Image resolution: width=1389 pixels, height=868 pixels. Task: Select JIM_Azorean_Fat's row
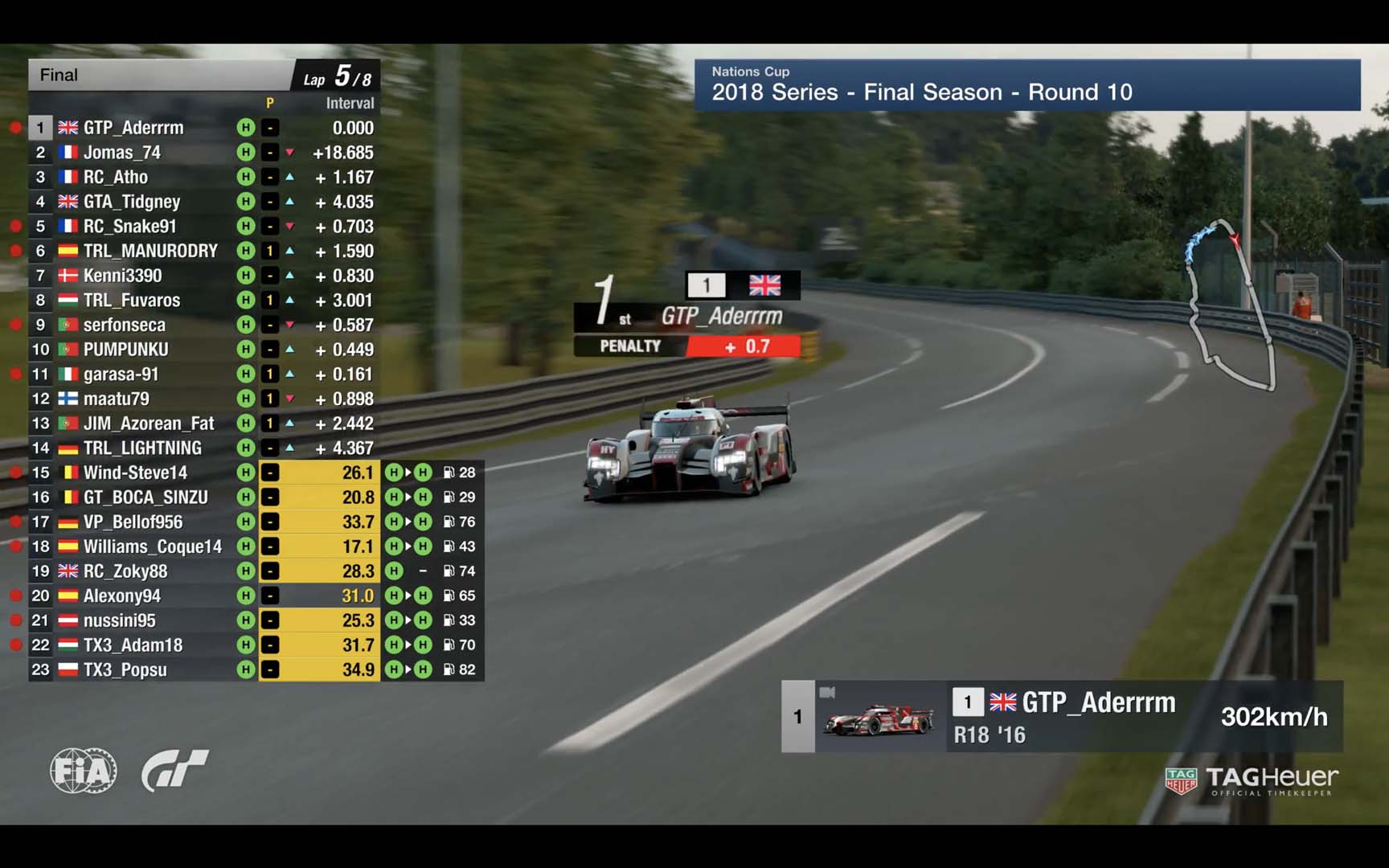(x=149, y=424)
